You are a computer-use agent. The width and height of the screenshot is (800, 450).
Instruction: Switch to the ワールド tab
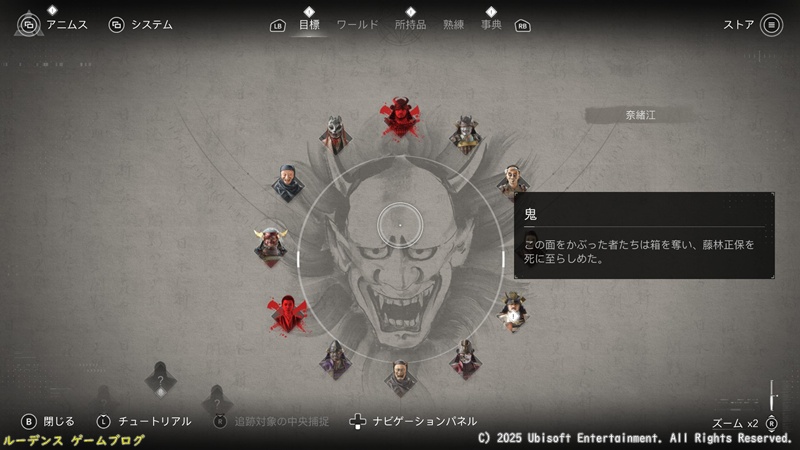click(x=357, y=25)
